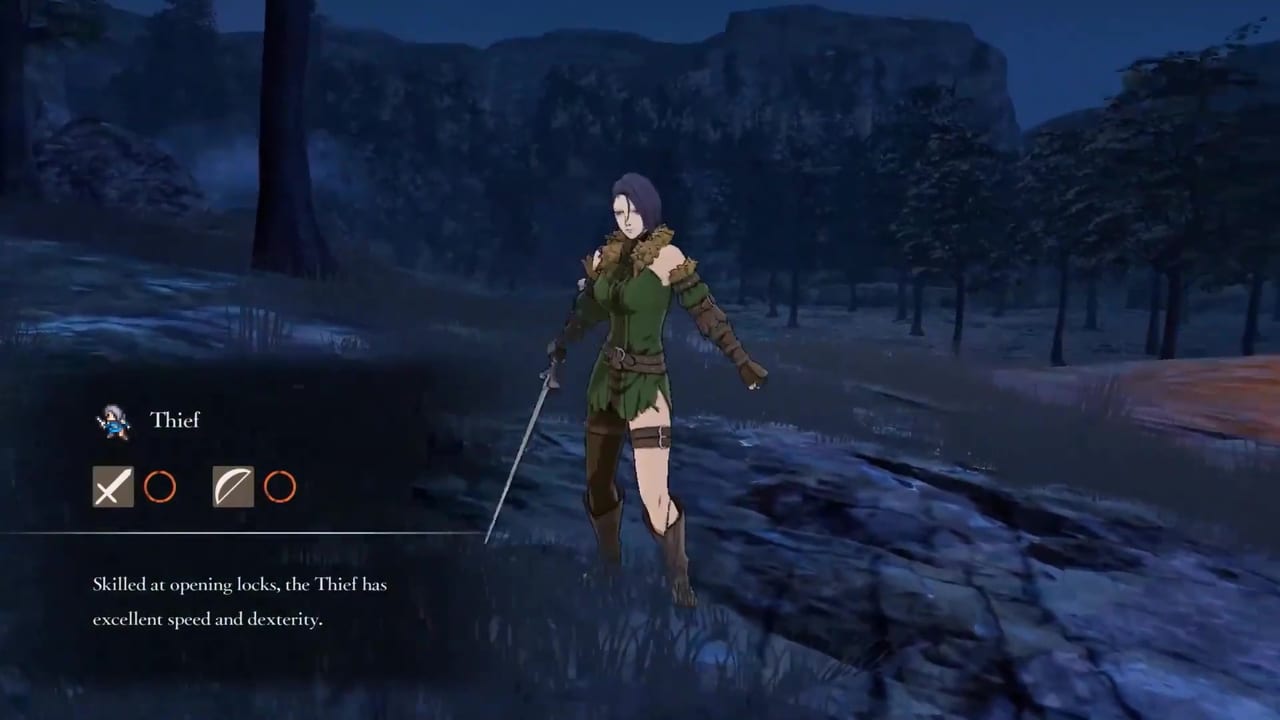Select the Thief class name label
This screenshot has width=1280, height=720.
[176, 420]
